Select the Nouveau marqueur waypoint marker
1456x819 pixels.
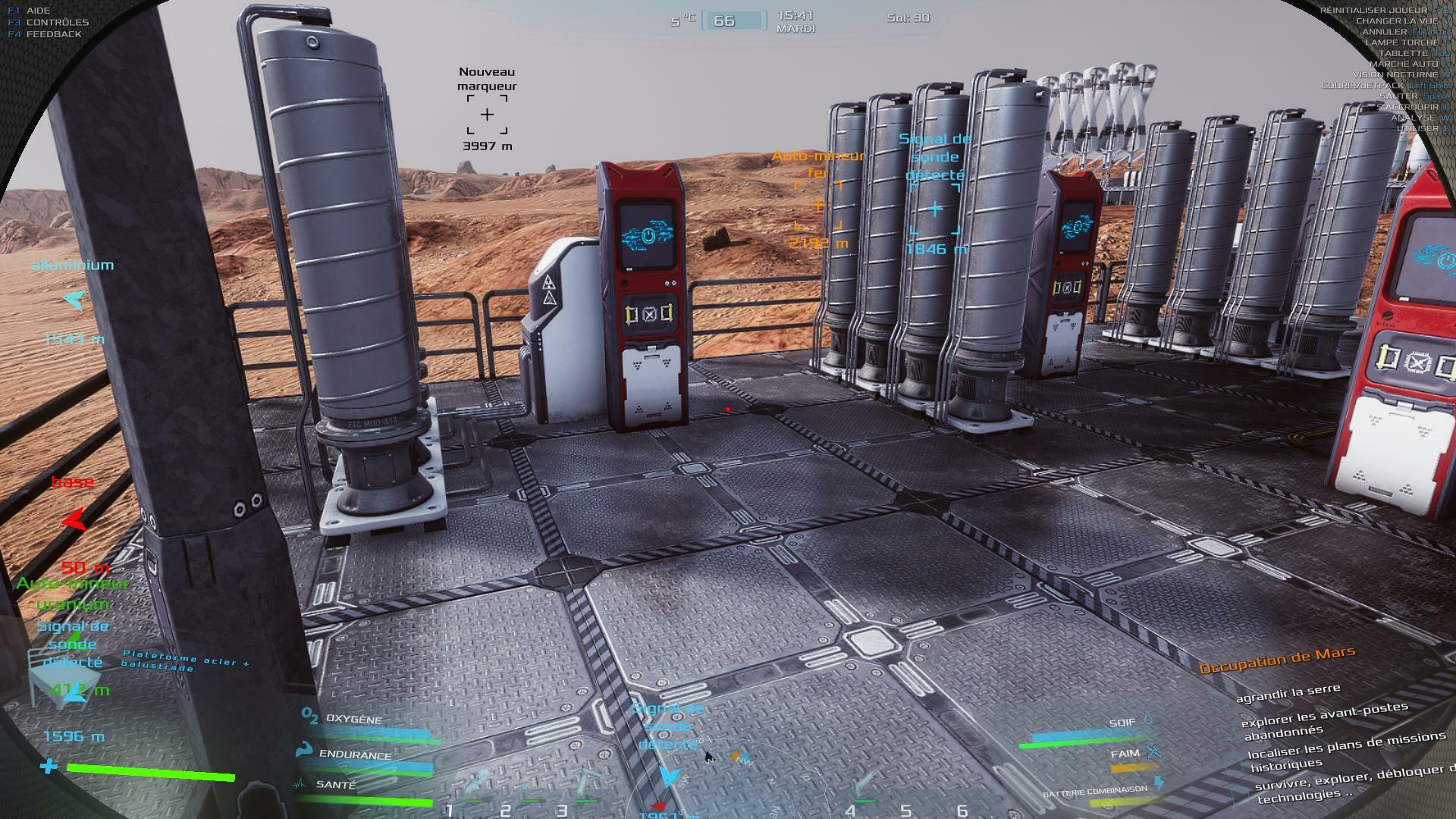coord(487,115)
